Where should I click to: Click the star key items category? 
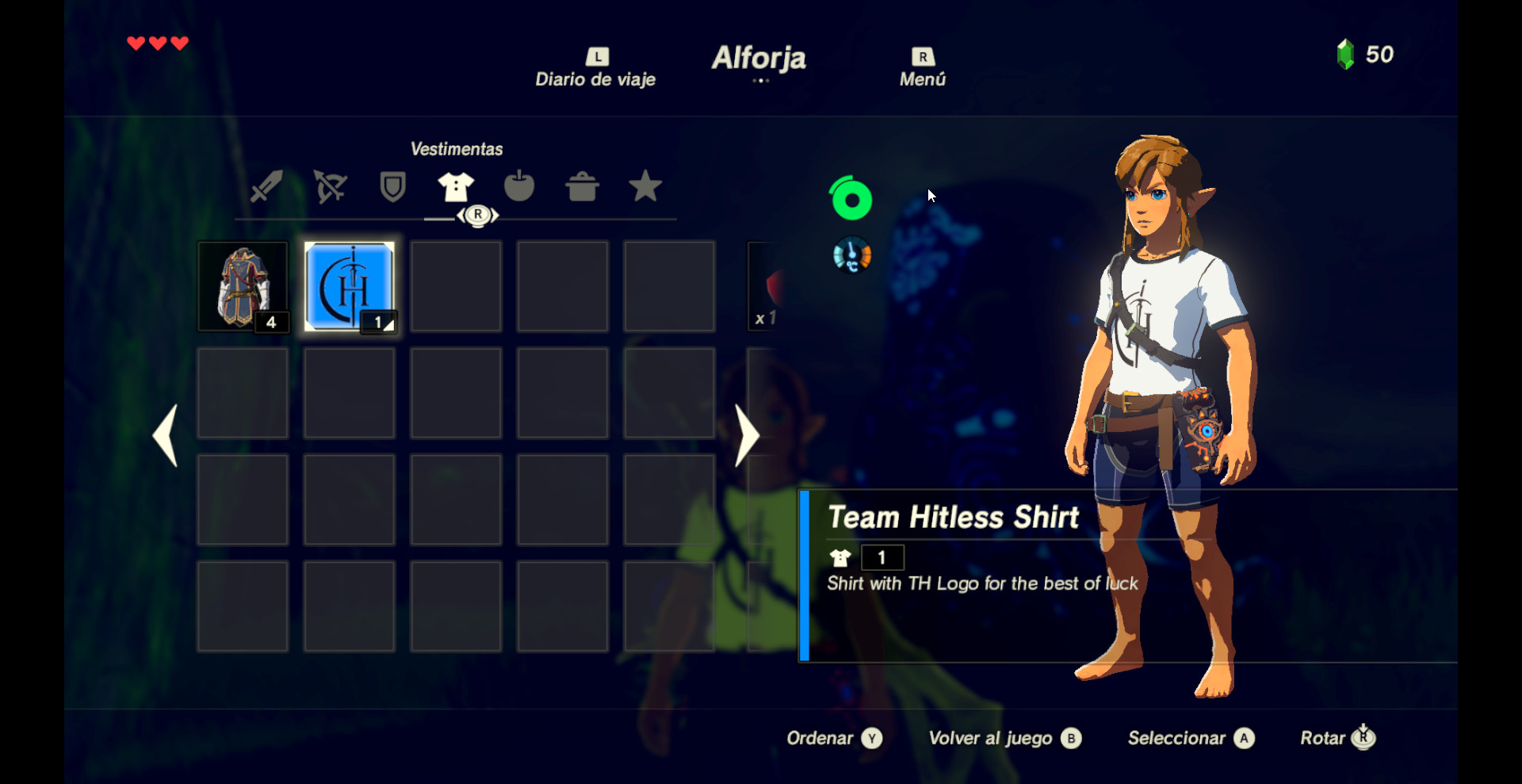[646, 186]
